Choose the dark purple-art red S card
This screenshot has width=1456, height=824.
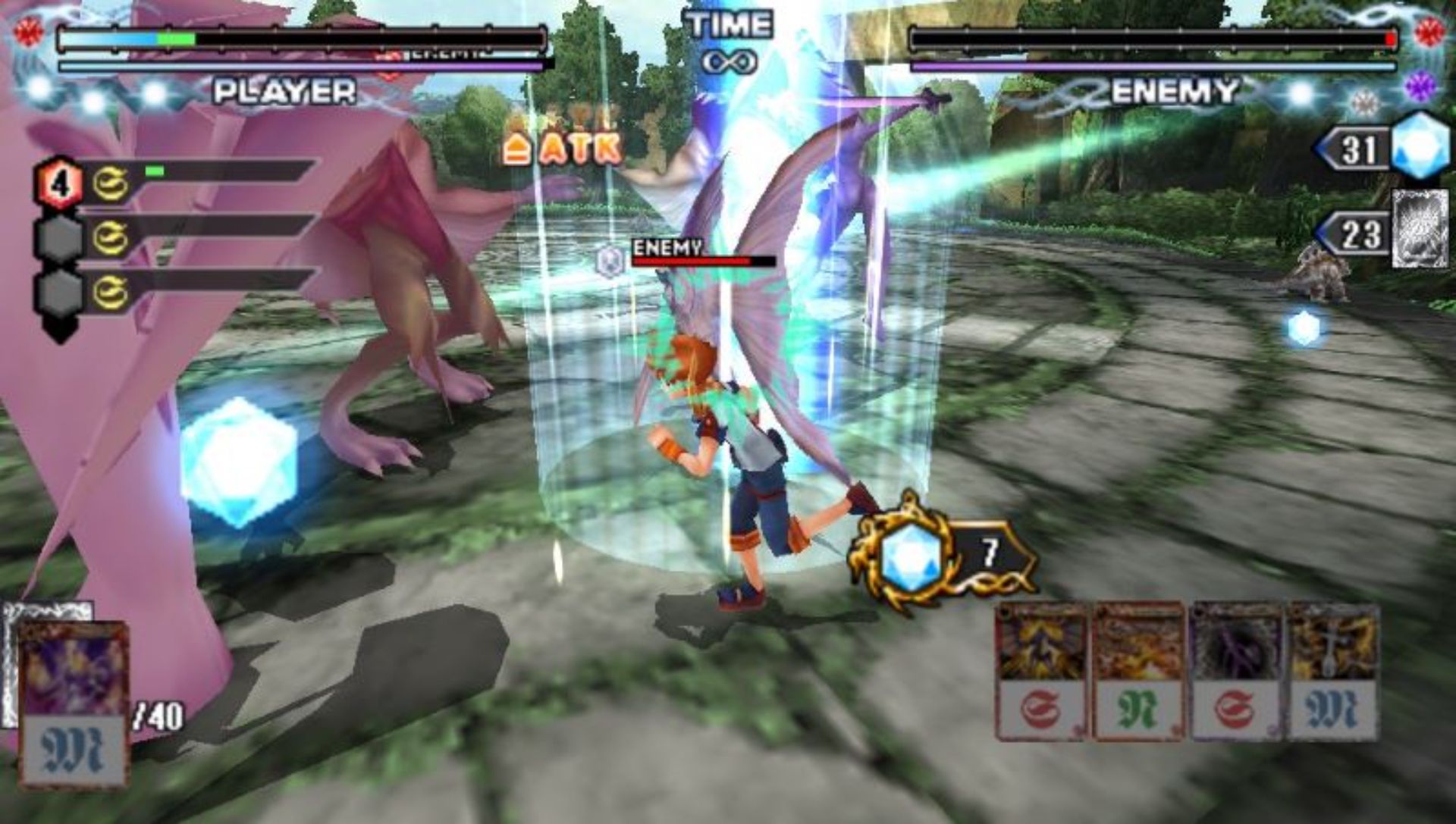[1237, 672]
